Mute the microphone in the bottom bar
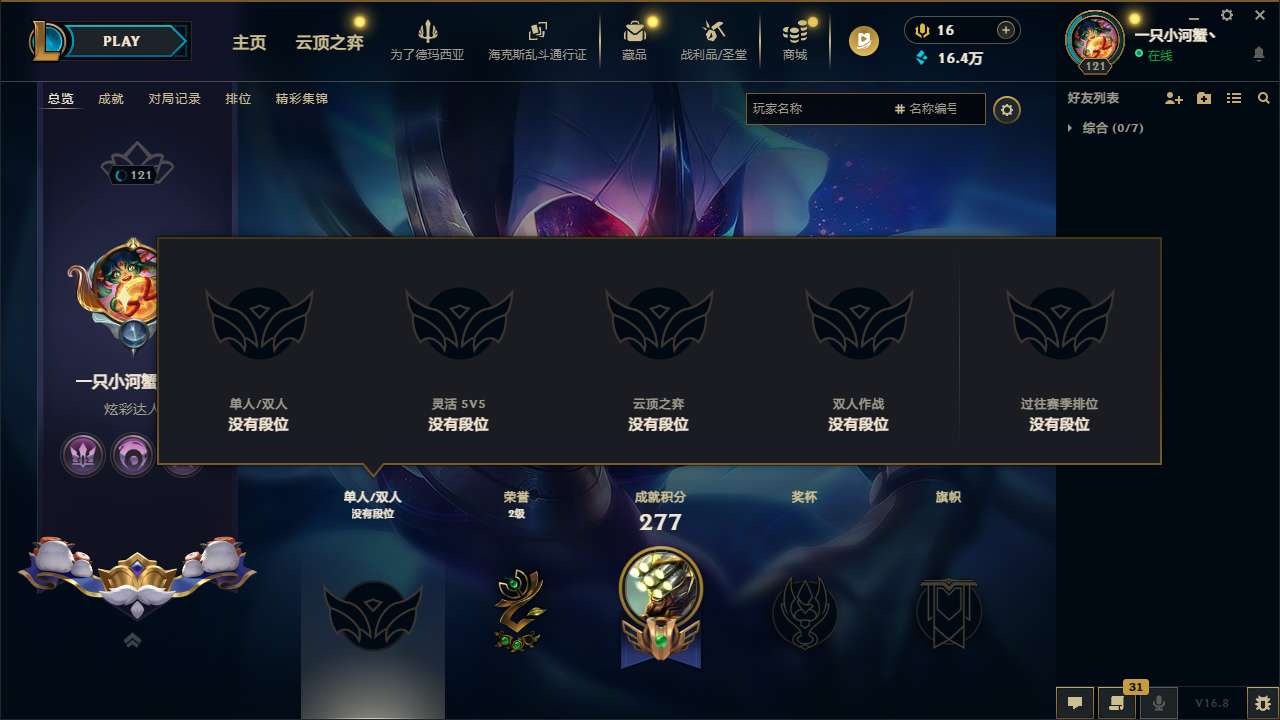Screen dimensions: 1280x720 point(1158,703)
